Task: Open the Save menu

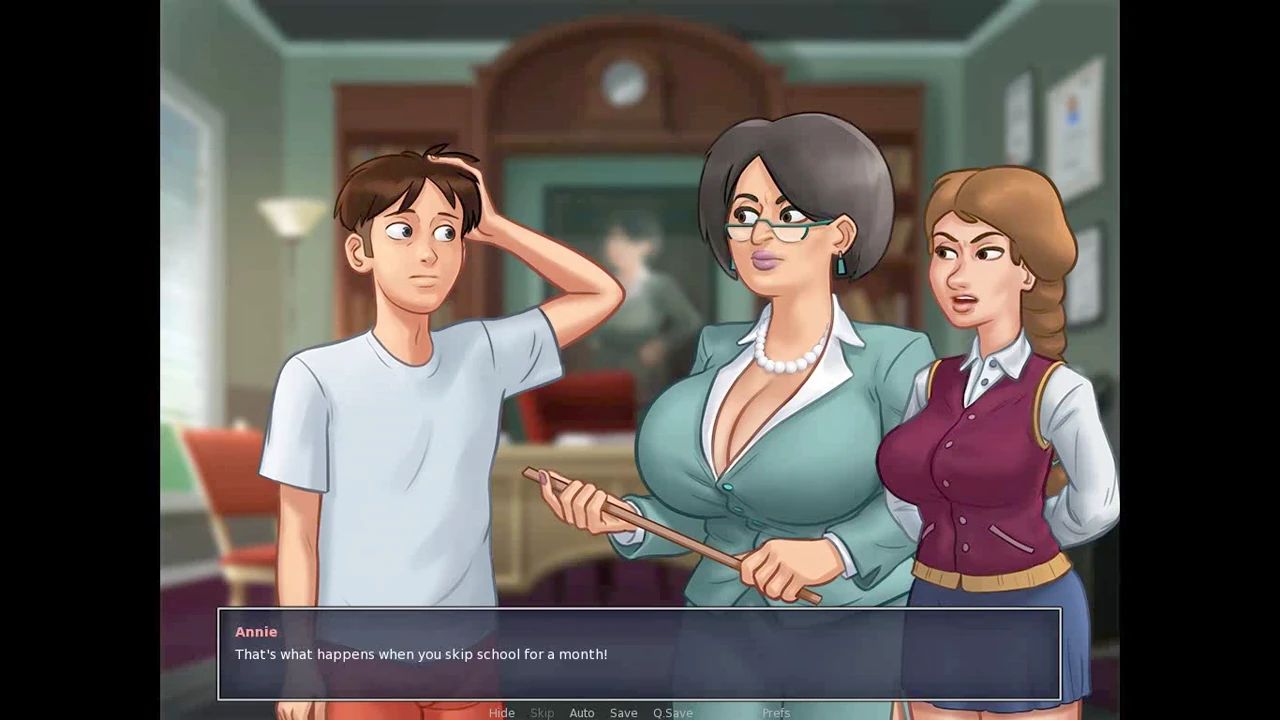Action: tap(623, 713)
